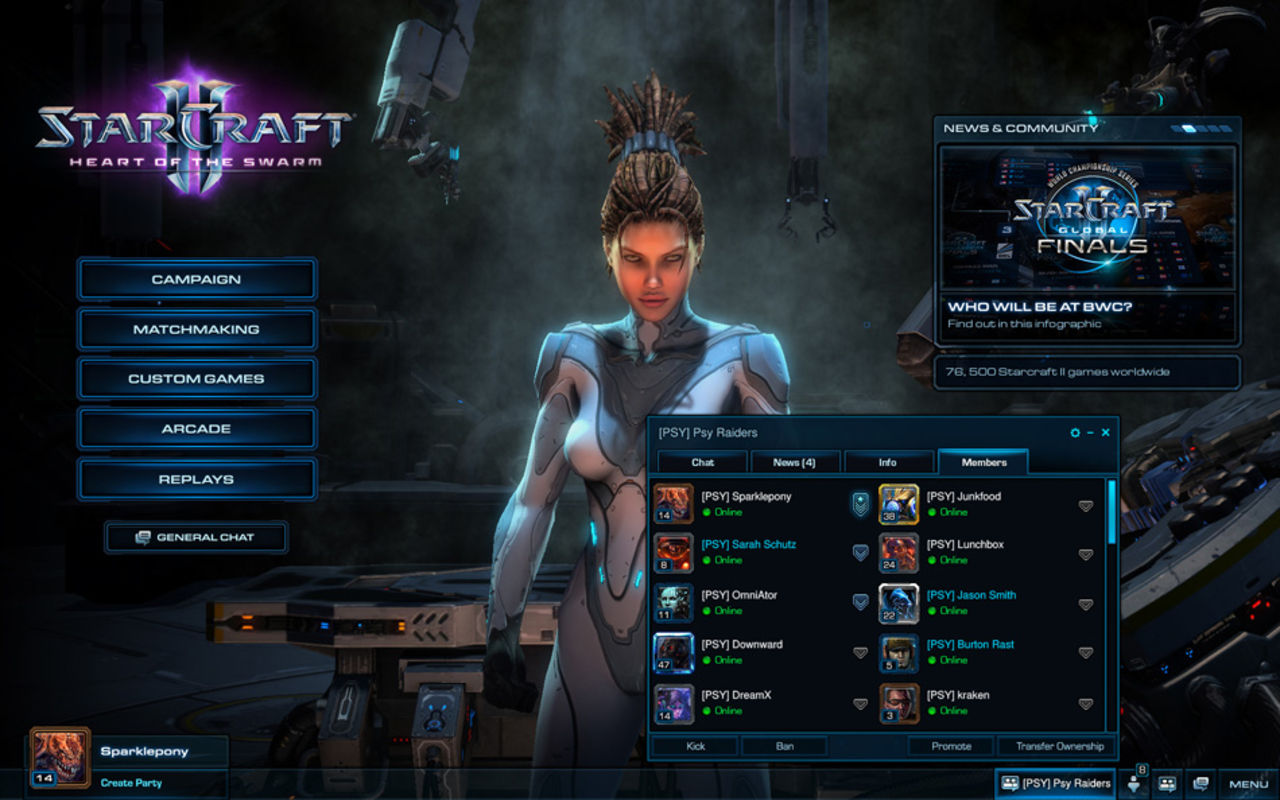This screenshot has height=800, width=1280.
Task: Open the chat conversations icon near MENU
Action: (x=1199, y=783)
